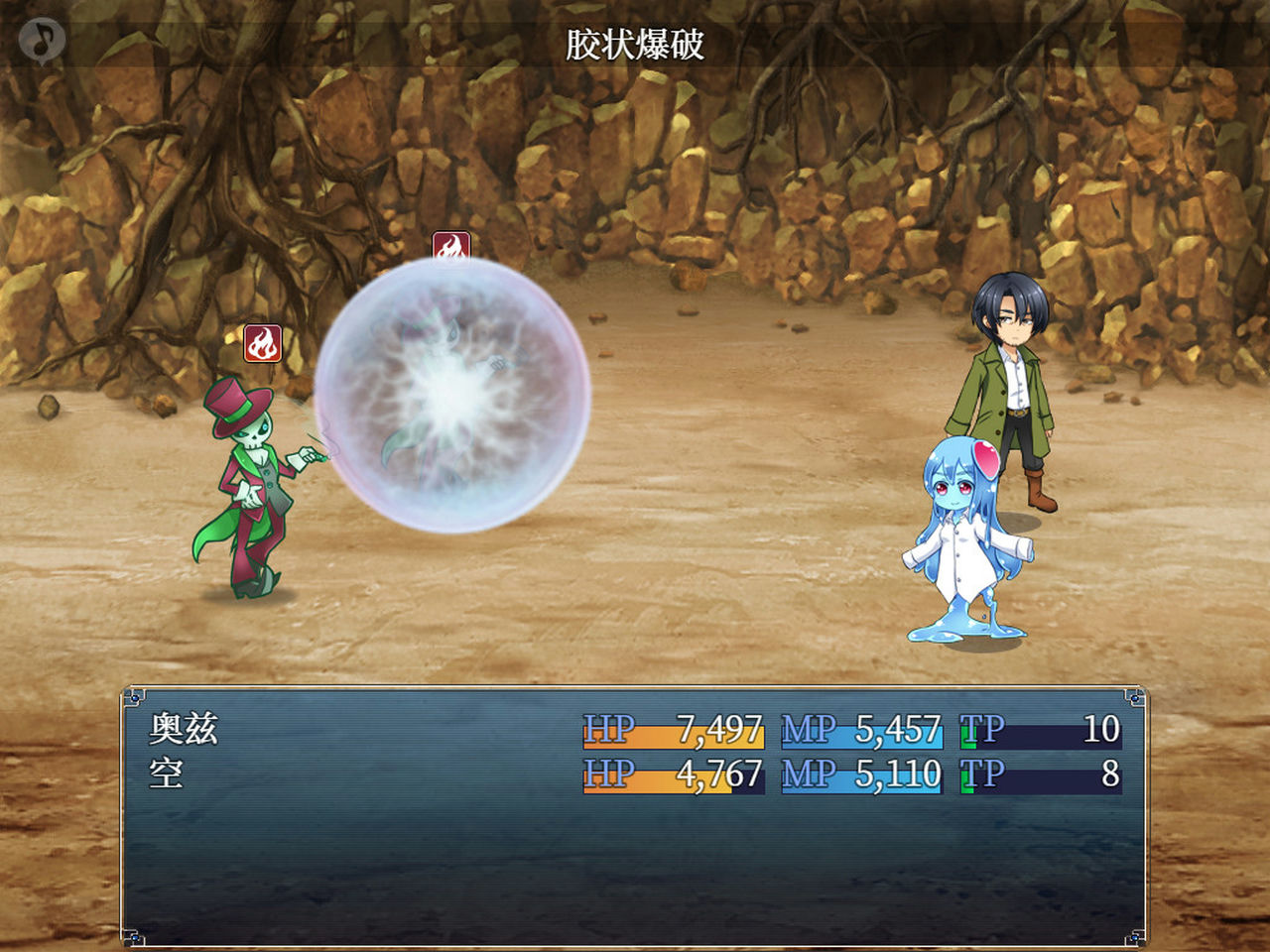Select party member 奥兹 in status window

tap(184, 729)
